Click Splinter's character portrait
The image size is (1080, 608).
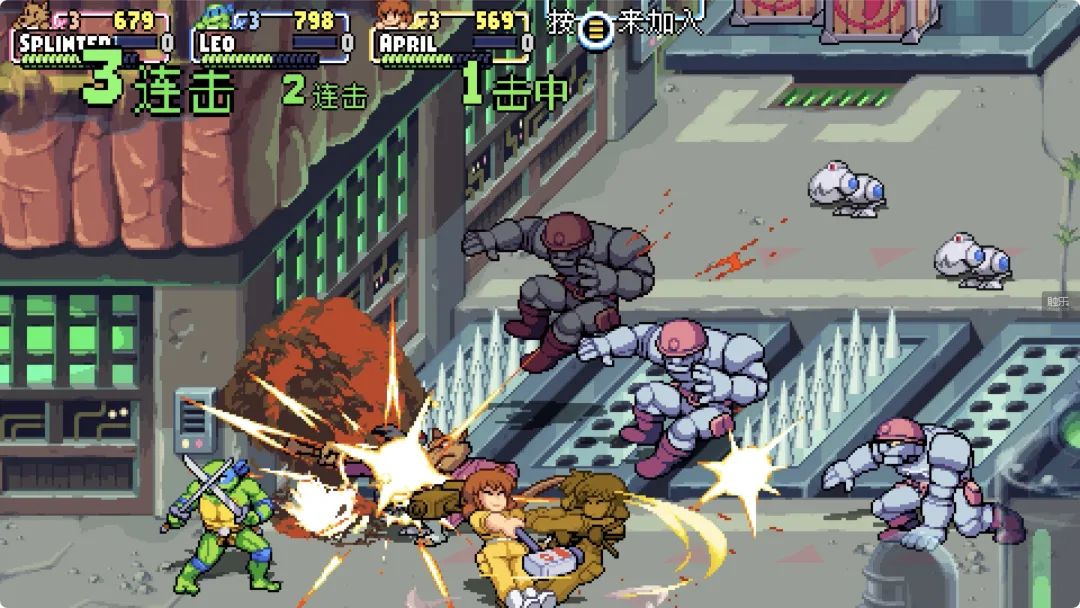click(36, 17)
